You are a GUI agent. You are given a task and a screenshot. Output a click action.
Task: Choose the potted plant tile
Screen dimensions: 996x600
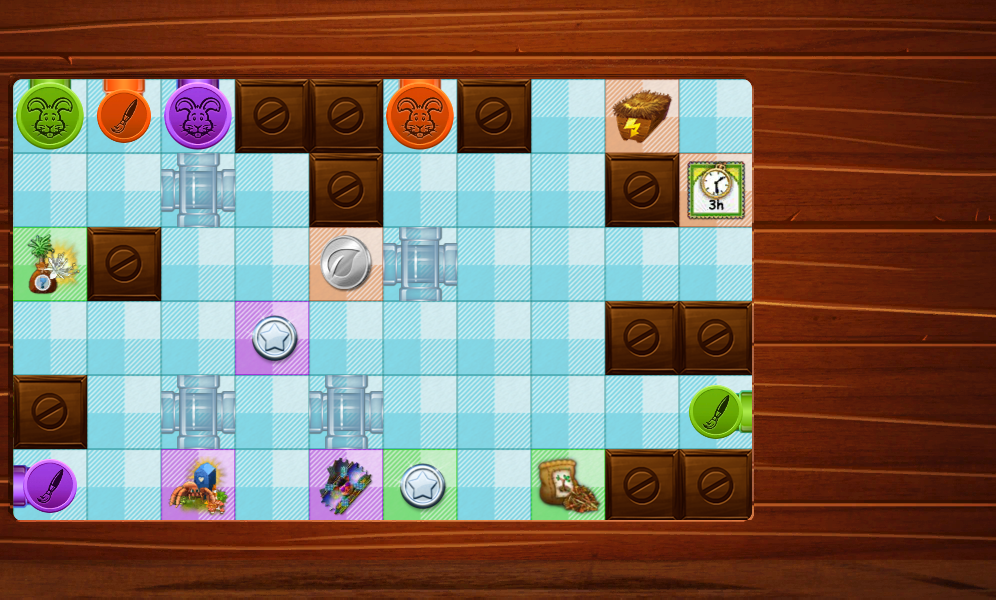(x=49, y=264)
